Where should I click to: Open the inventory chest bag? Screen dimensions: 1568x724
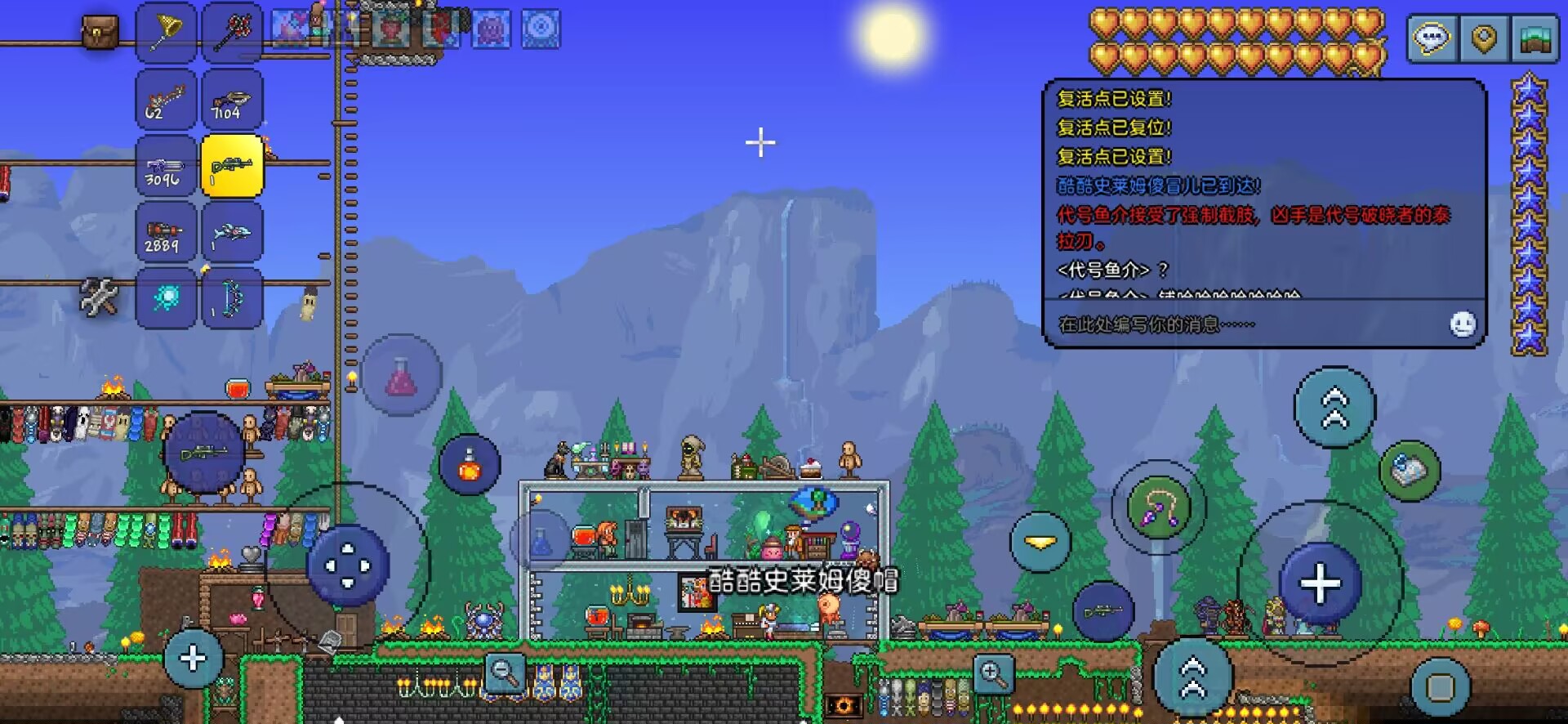click(100, 33)
